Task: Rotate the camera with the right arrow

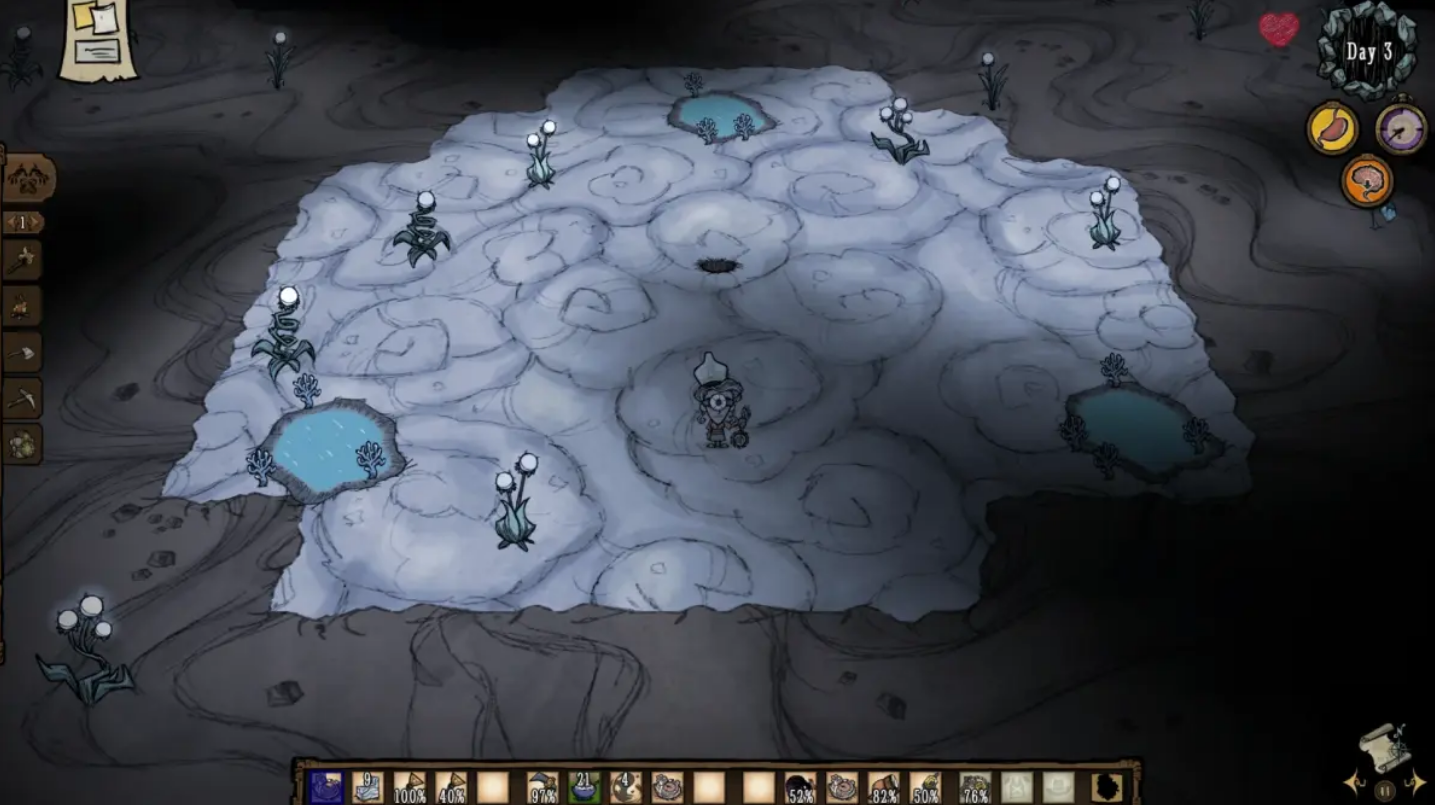Action: click(x=1416, y=782)
